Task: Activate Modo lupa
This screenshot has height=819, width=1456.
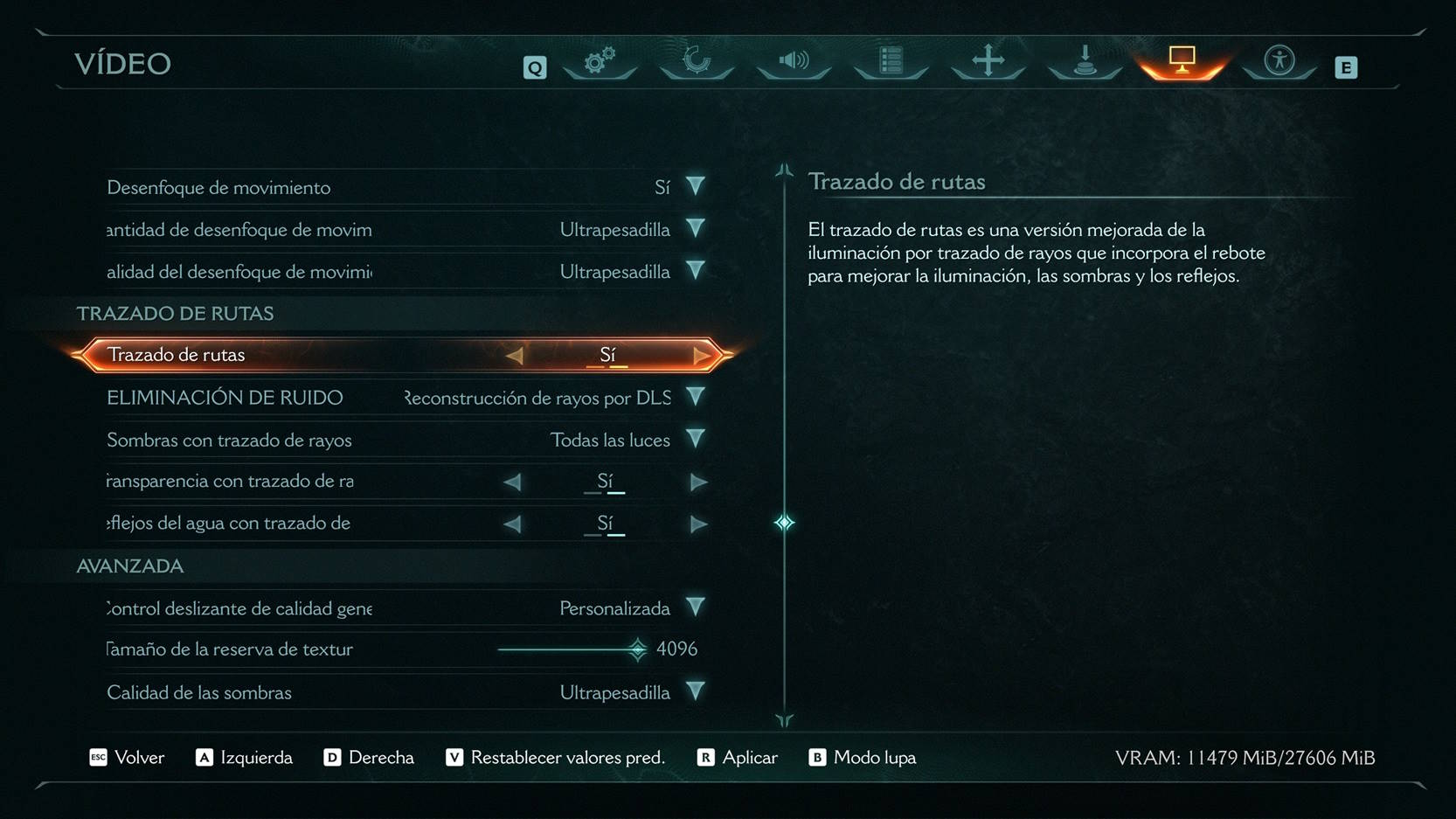Action: coord(863,758)
